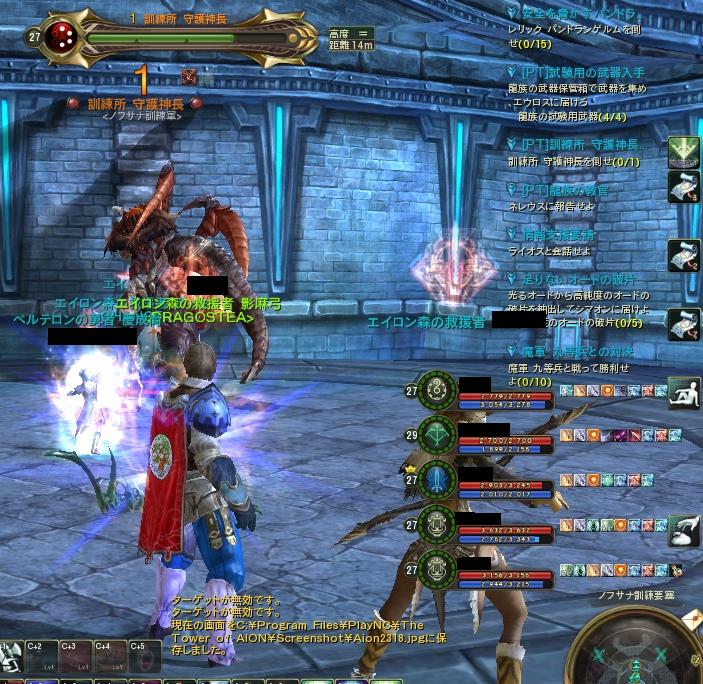Select the crowned party leader with sword emblem

(x=436, y=479)
